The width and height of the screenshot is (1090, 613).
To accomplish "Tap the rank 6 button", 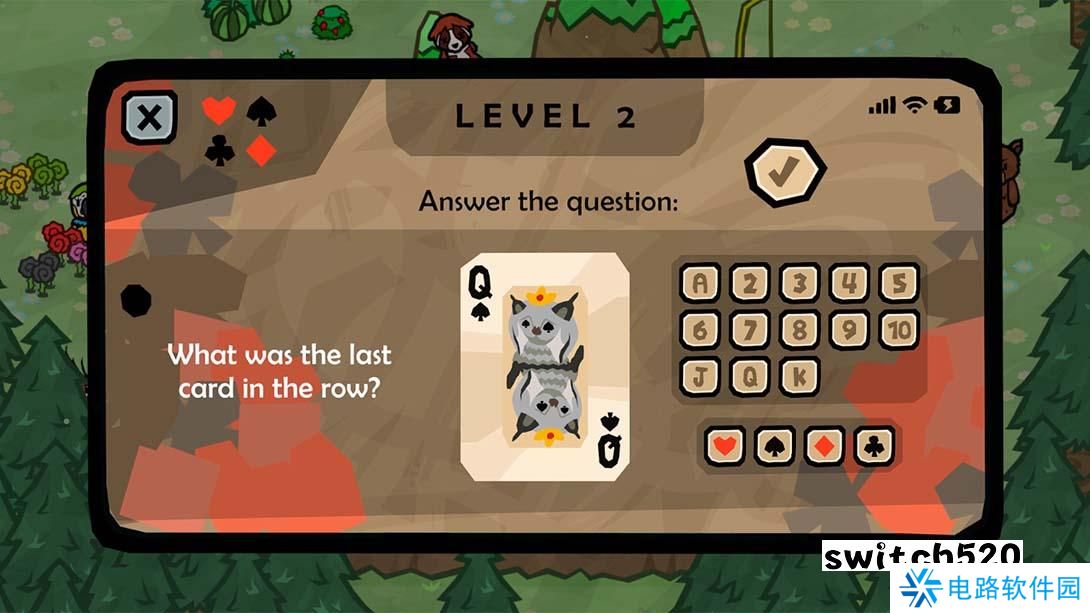I will click(x=700, y=330).
